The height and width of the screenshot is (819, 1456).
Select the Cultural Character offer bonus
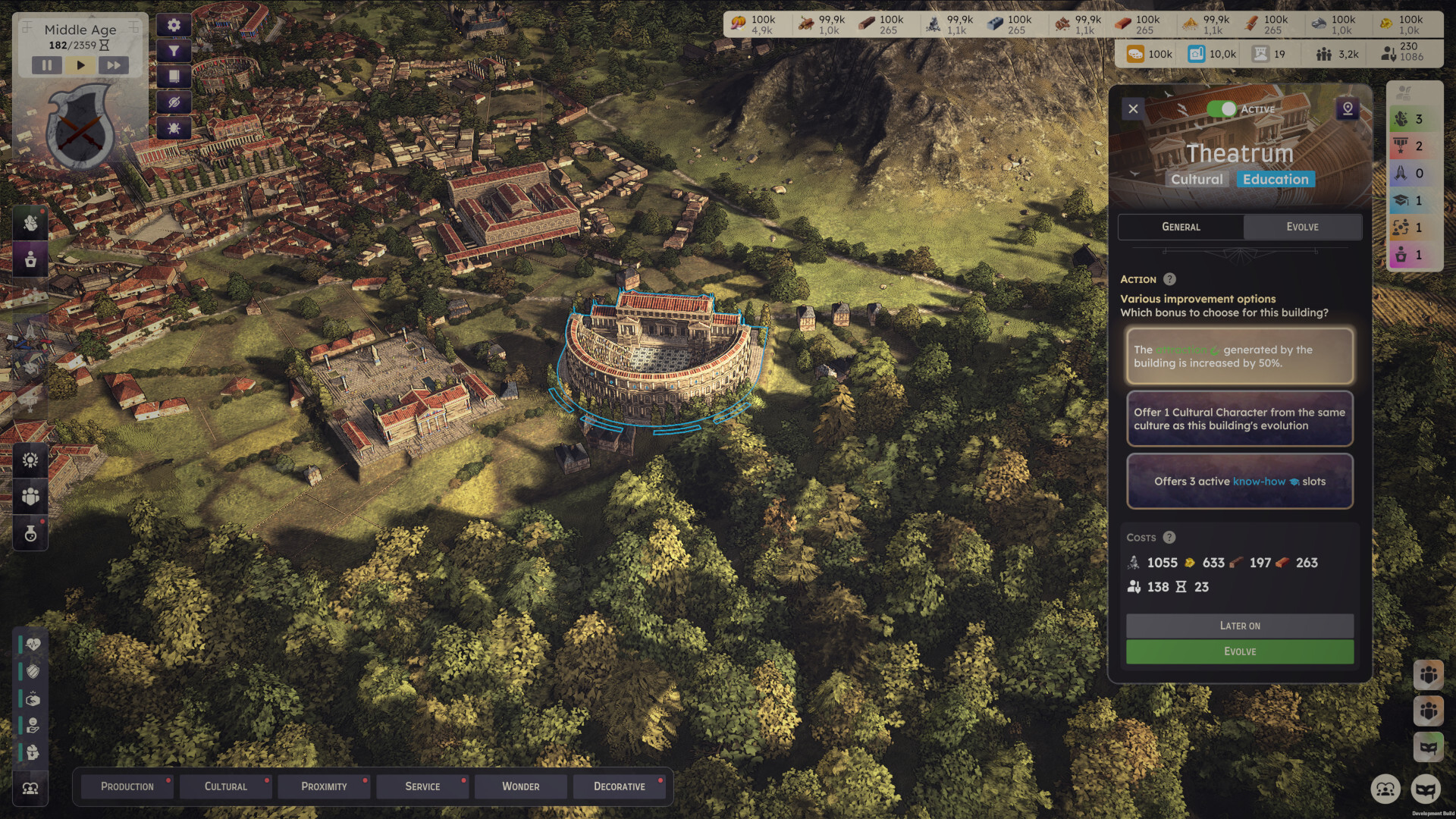(x=1239, y=419)
